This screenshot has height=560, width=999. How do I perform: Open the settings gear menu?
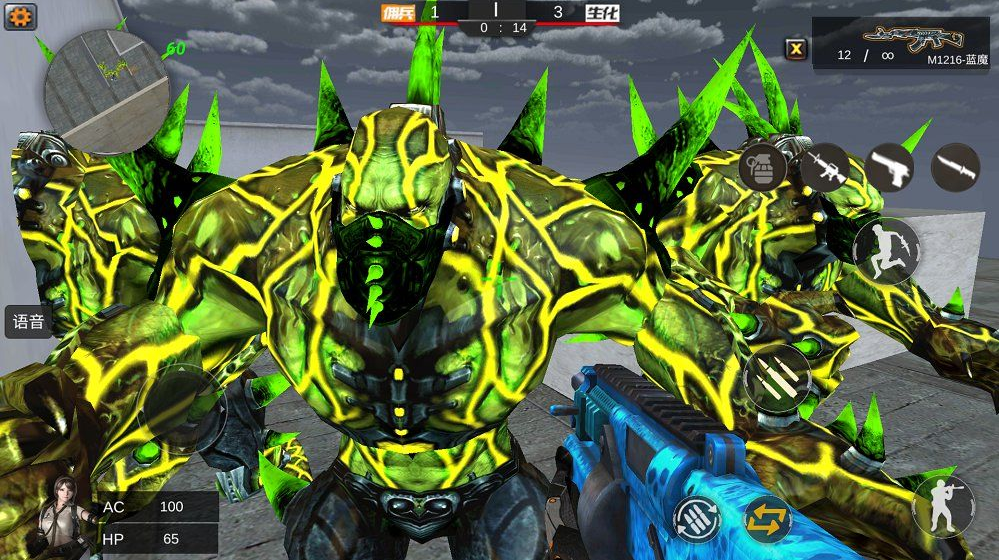point(20,16)
